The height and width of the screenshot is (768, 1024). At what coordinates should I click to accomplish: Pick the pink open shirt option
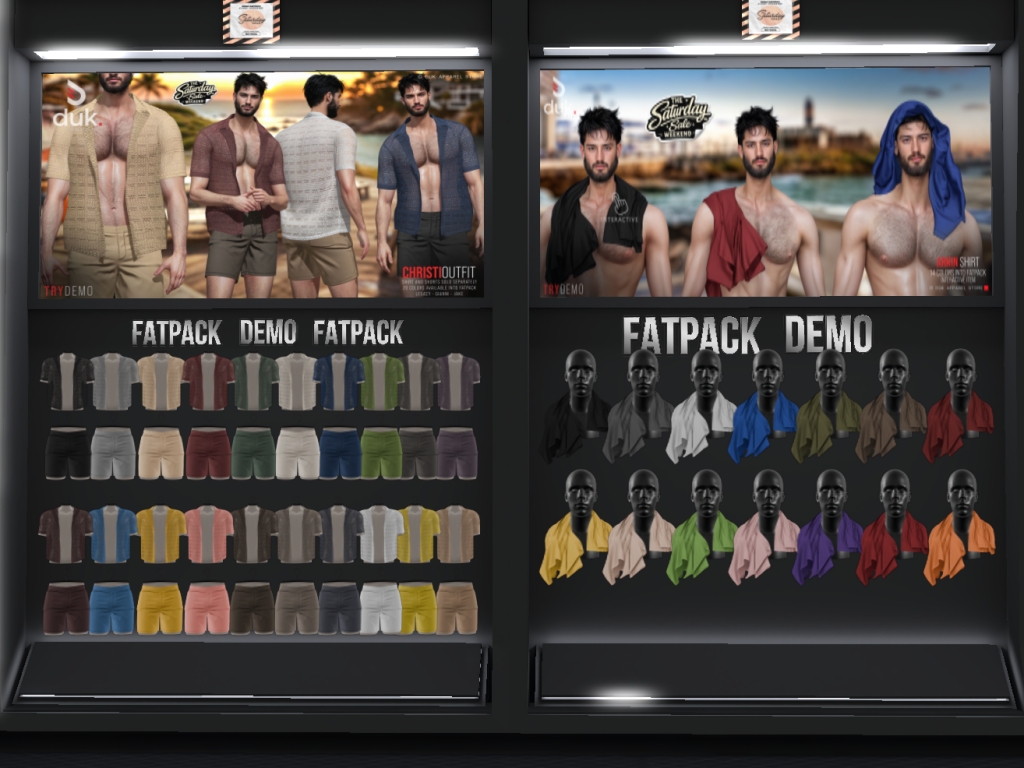[208, 534]
